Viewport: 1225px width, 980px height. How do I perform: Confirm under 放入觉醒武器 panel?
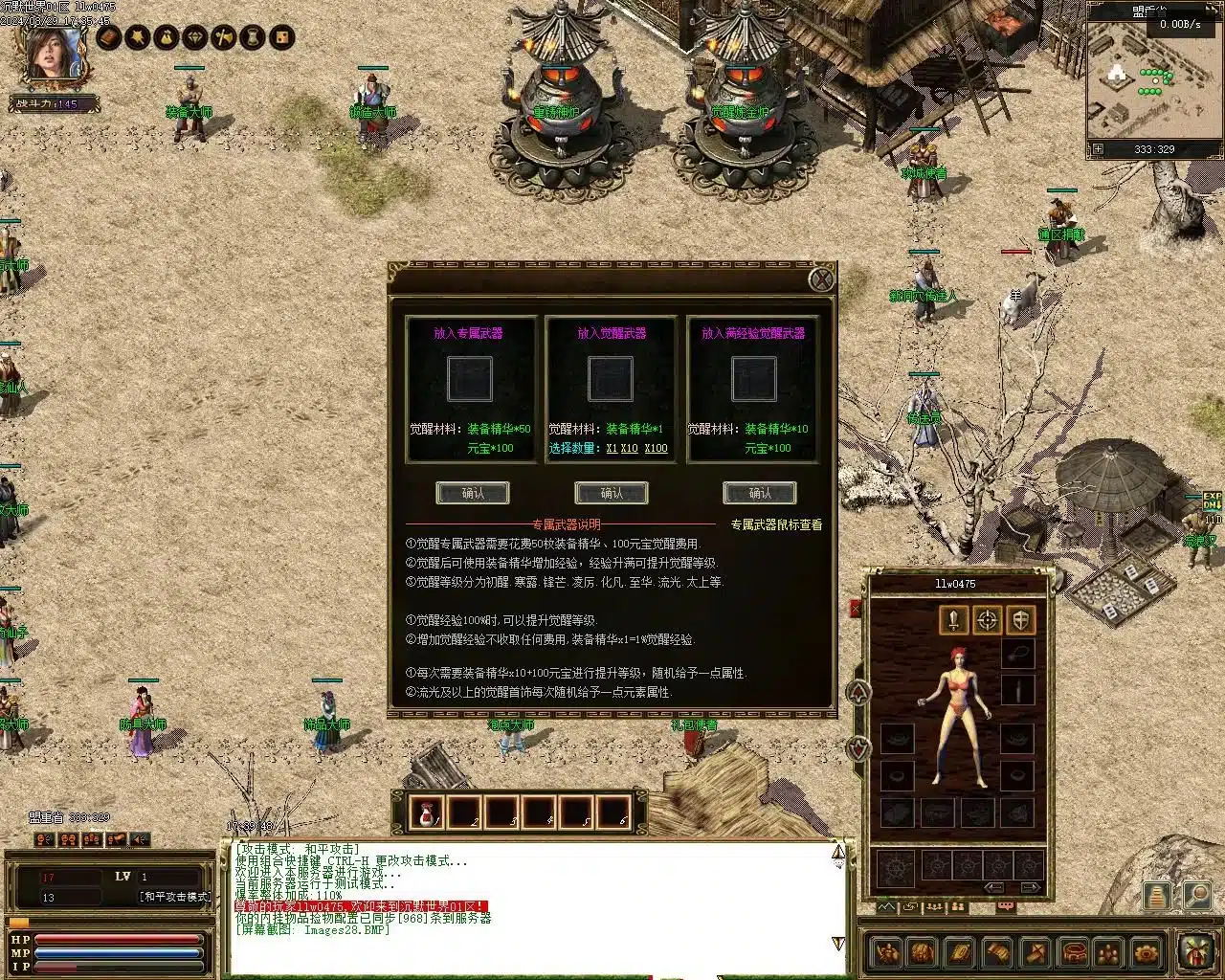coord(612,493)
